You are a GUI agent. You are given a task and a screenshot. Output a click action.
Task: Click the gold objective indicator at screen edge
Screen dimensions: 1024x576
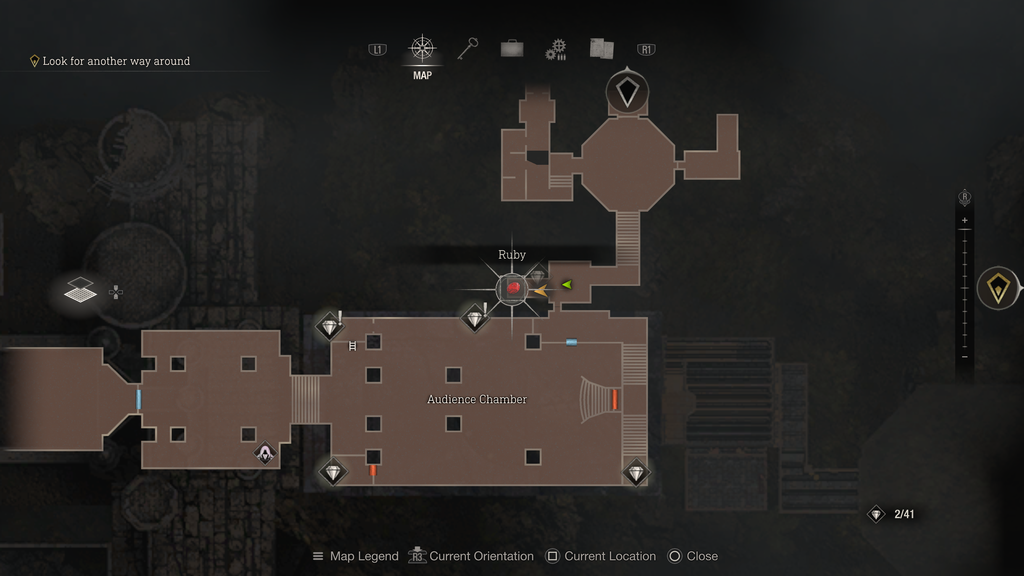[x=998, y=288]
